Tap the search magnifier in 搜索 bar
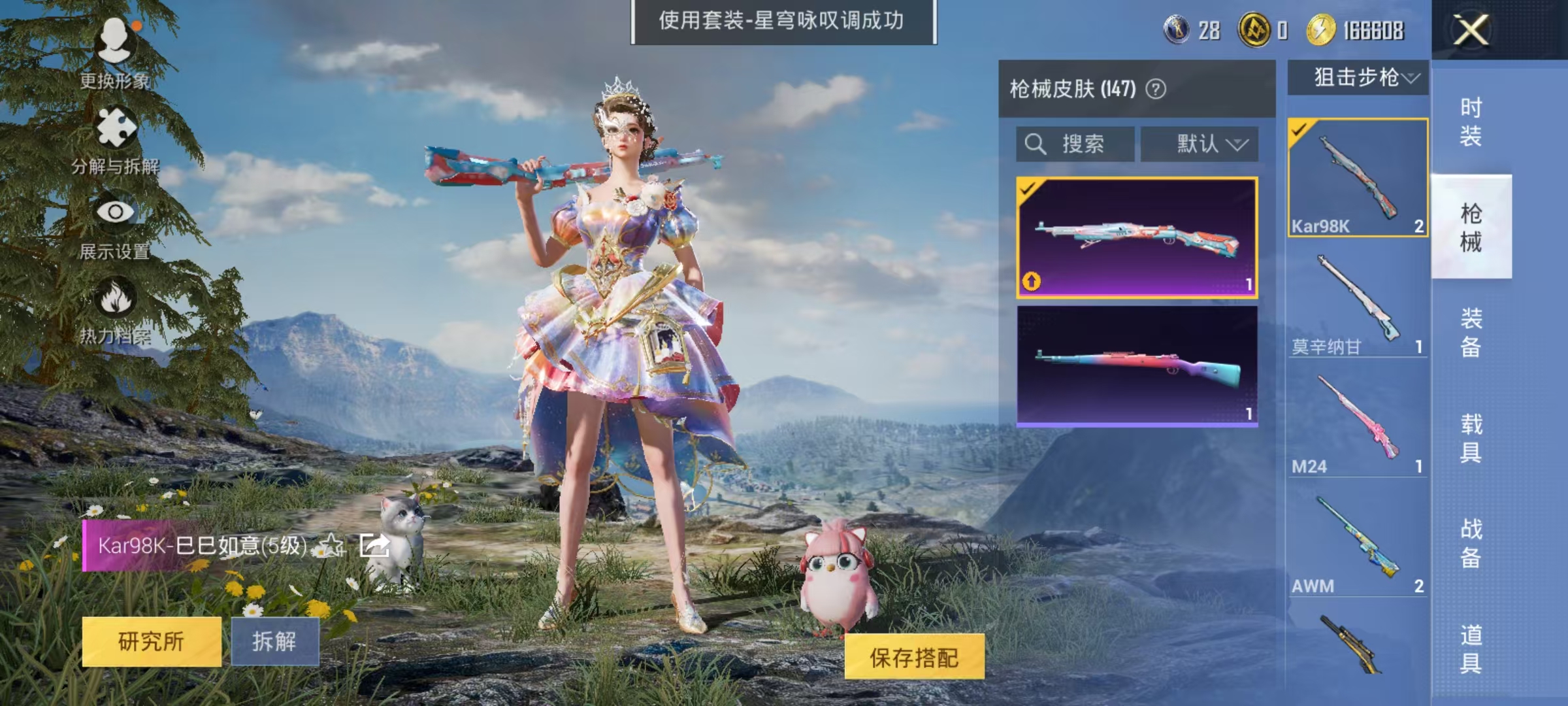 tap(1034, 144)
